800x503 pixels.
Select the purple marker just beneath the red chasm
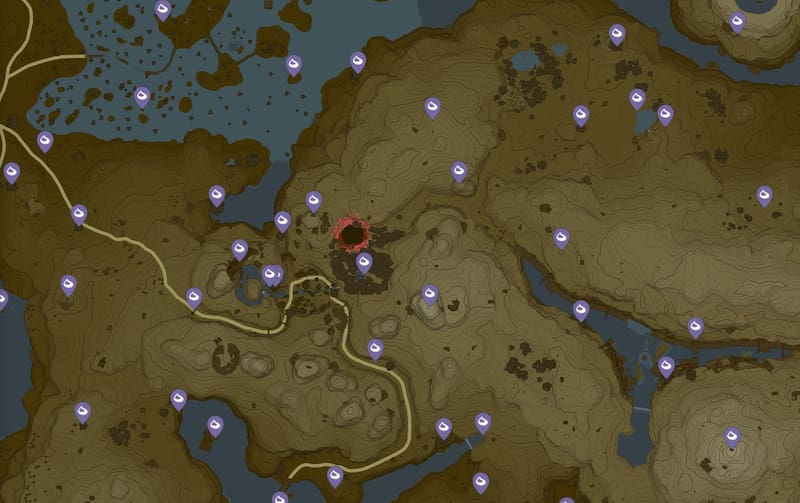pyautogui.click(x=365, y=262)
